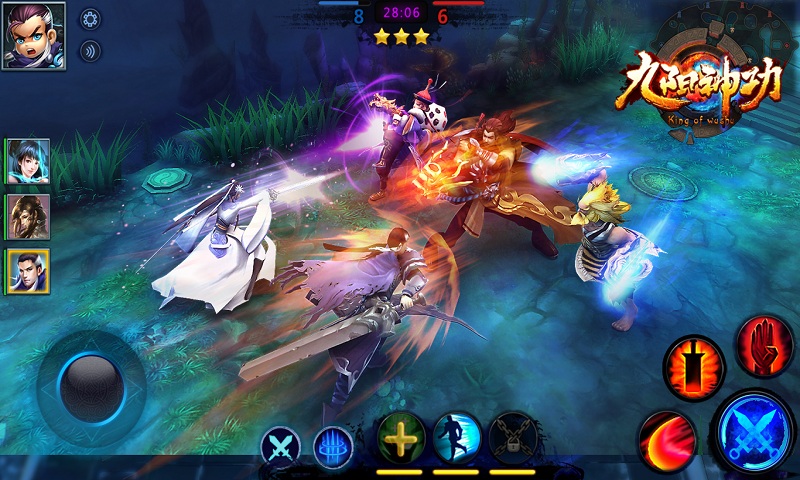This screenshot has height=480, width=800.
Task: Activate the blue claw slash skill
Action: coord(332,445)
